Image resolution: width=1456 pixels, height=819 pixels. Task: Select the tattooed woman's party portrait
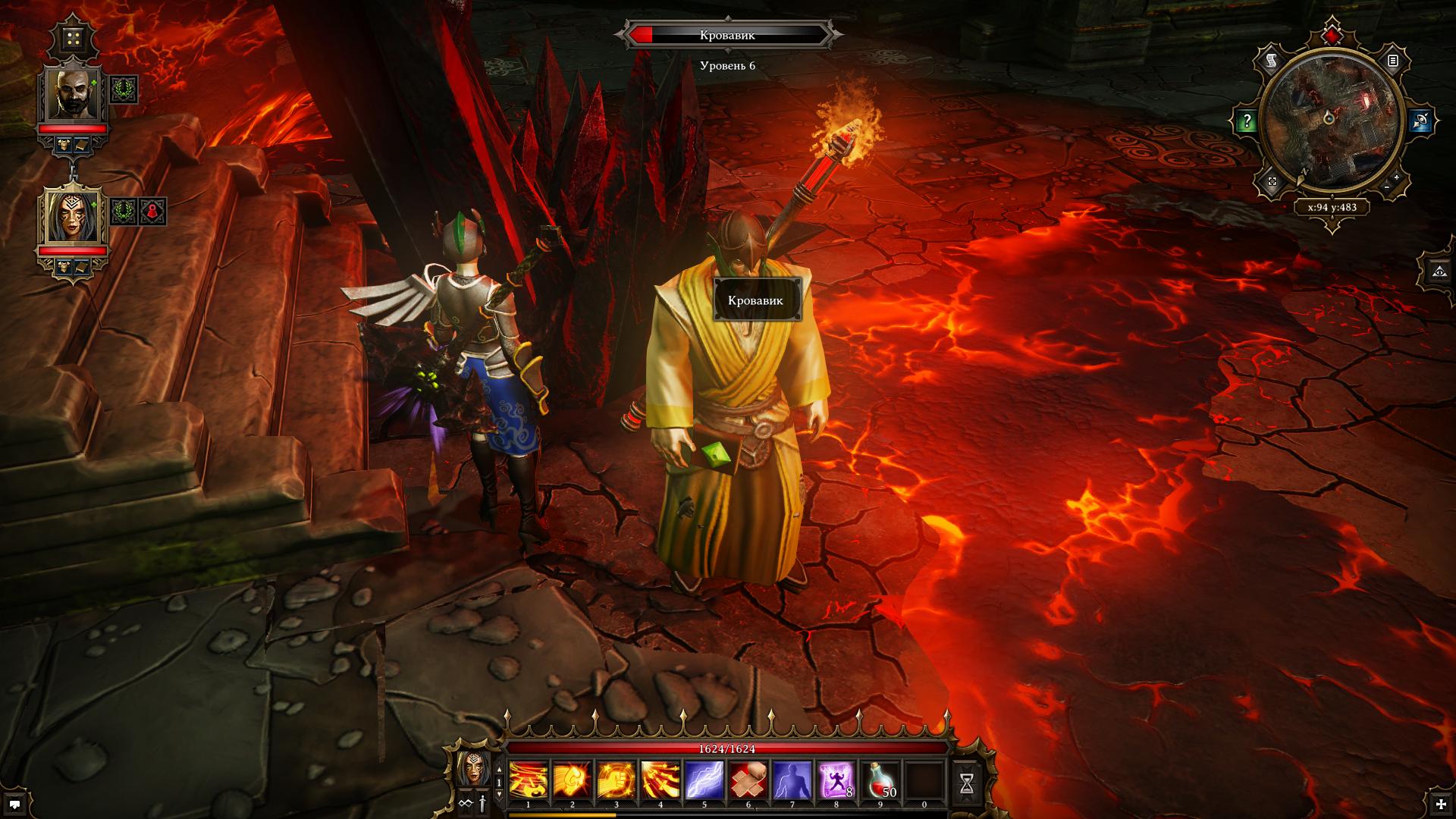pos(74,216)
